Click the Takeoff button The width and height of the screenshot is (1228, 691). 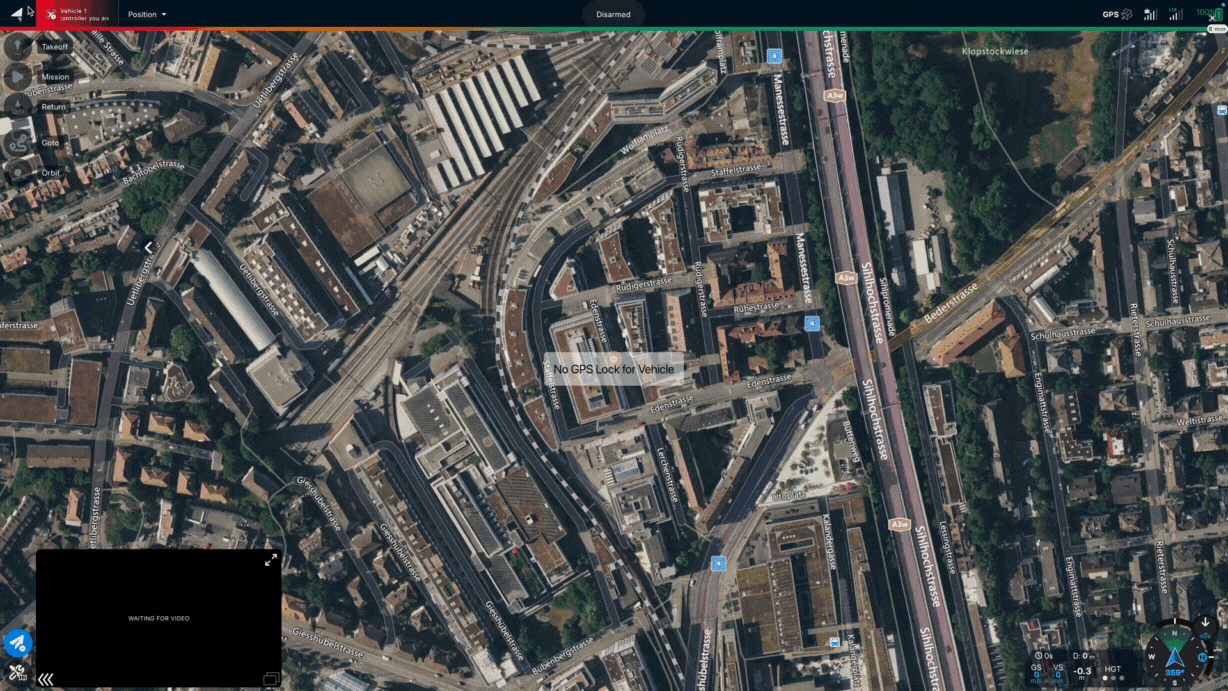point(19,46)
